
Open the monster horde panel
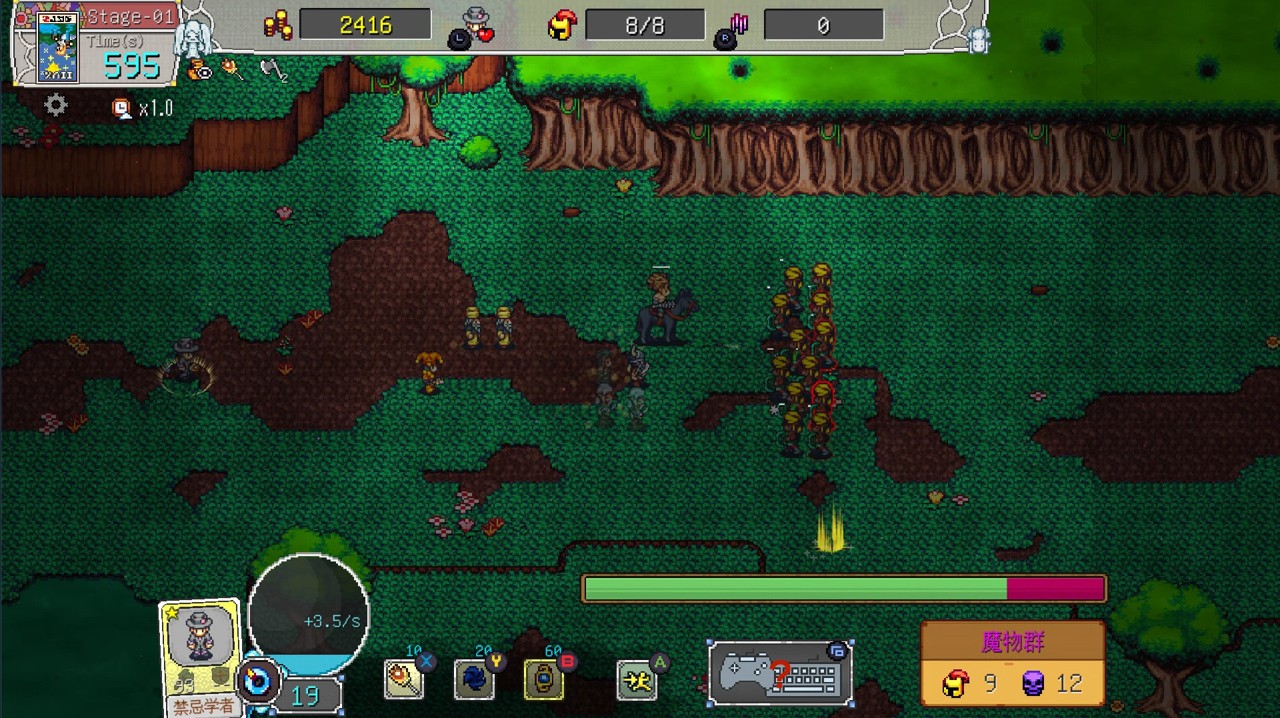point(1012,664)
